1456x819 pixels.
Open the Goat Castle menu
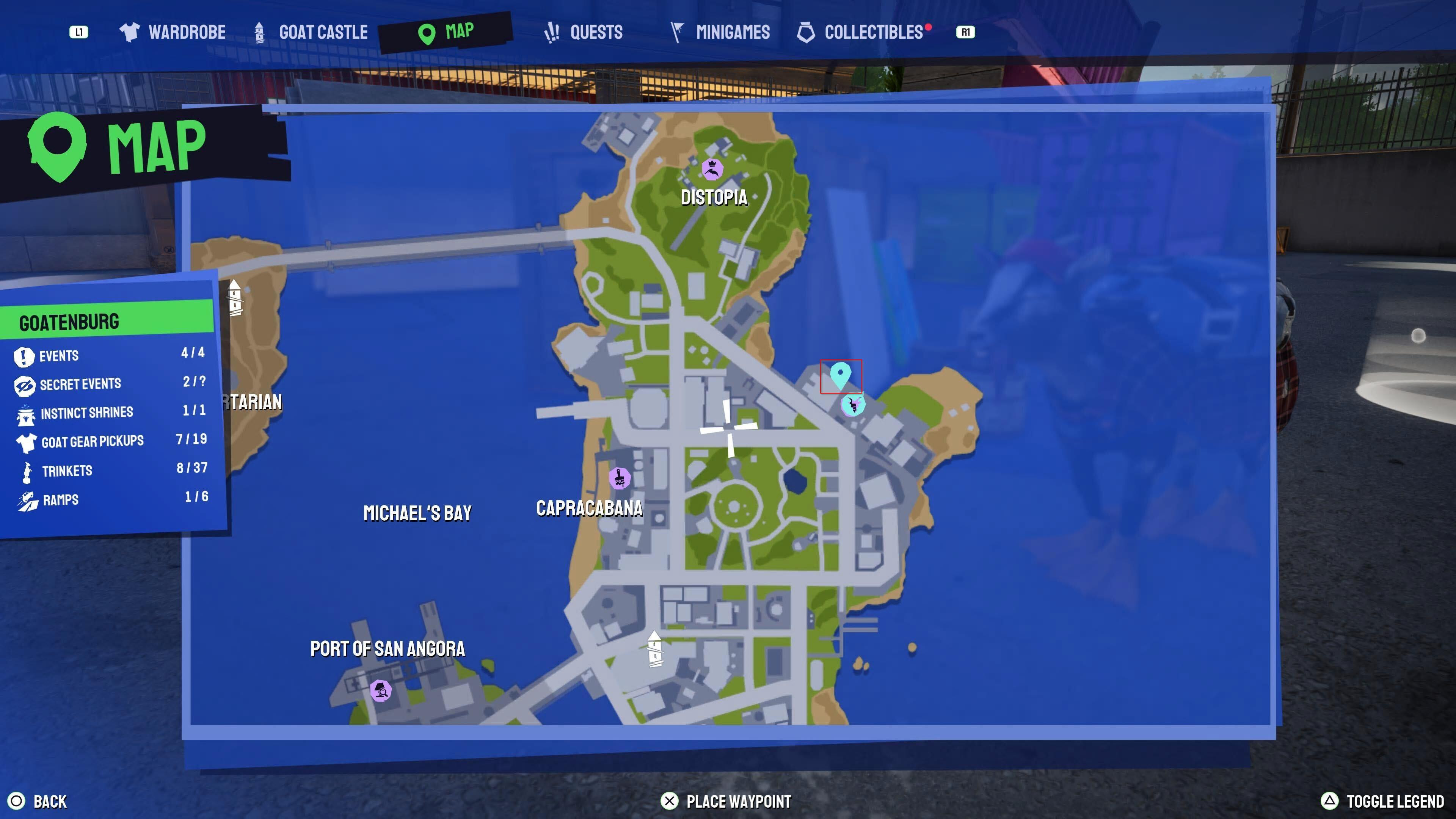[323, 31]
